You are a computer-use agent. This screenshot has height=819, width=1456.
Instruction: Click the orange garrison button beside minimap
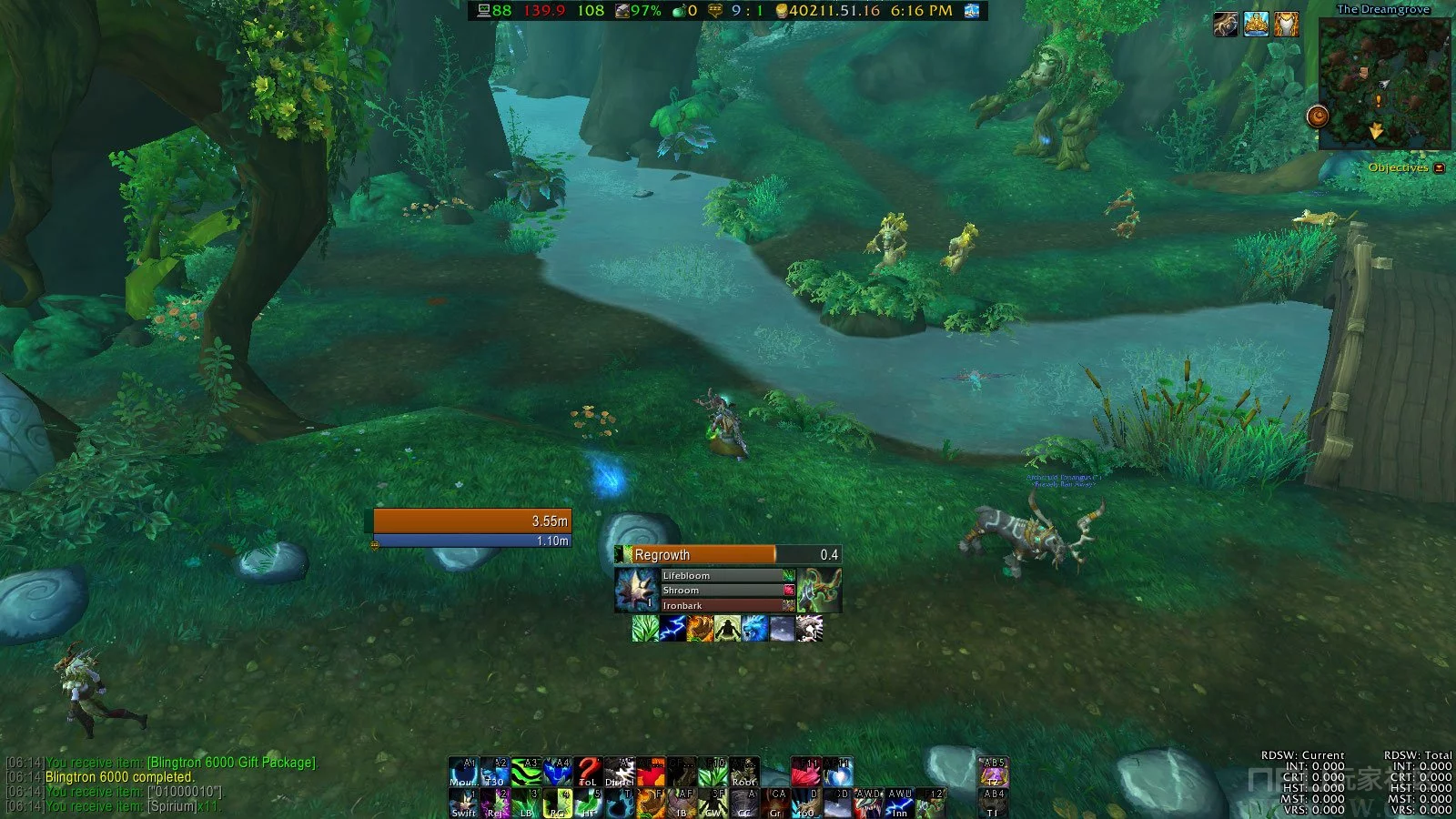tap(1317, 116)
